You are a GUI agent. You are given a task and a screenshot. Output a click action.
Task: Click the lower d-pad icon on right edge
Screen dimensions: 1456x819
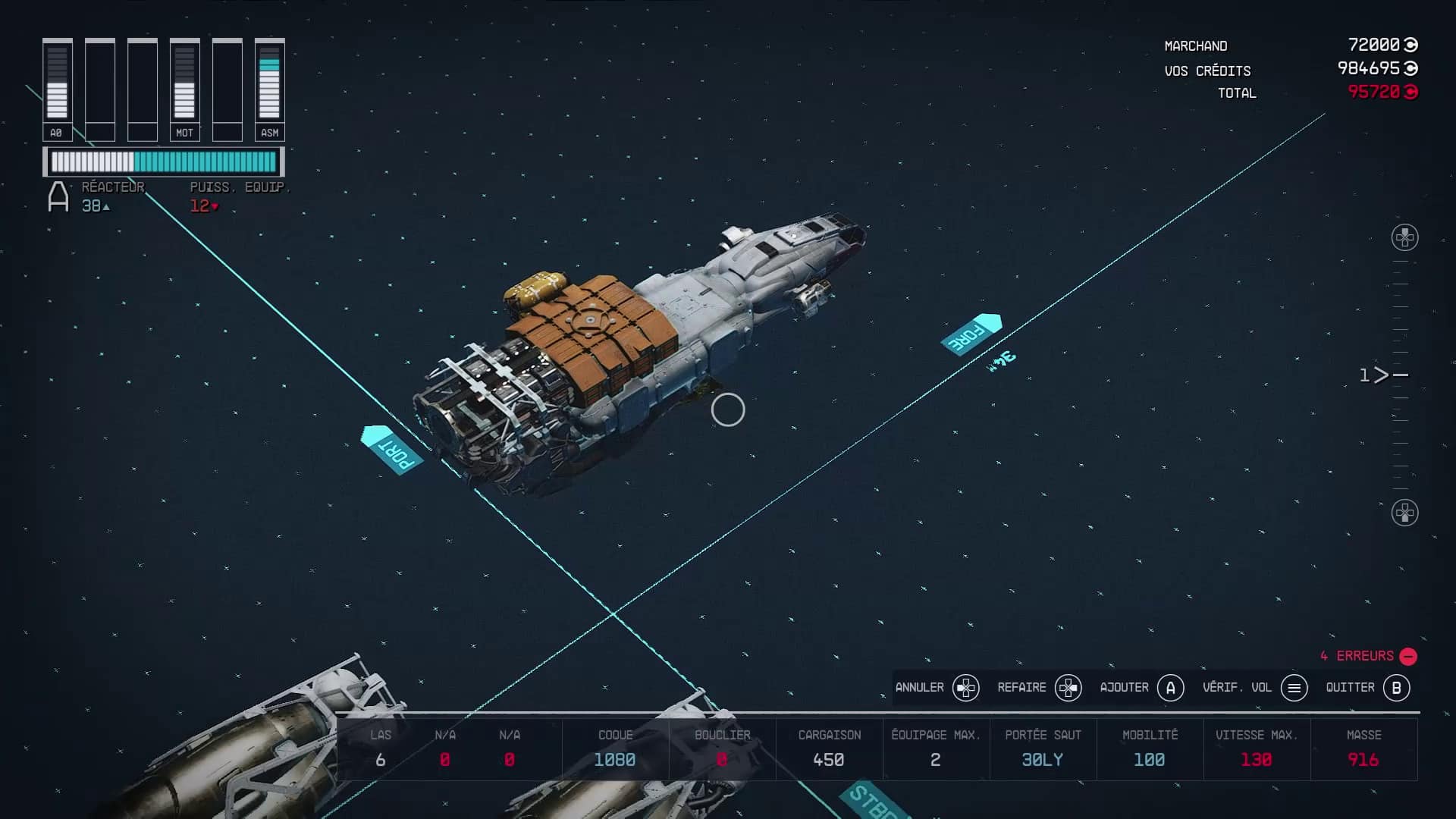(x=1404, y=512)
